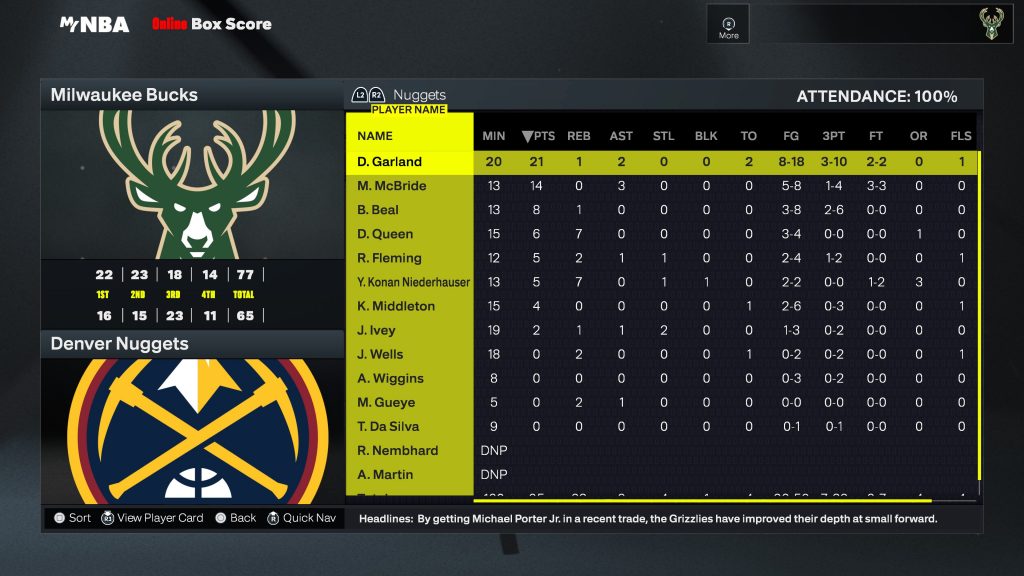The image size is (1024, 576).
Task: Select M. McBride's row in box score
Action: point(392,186)
